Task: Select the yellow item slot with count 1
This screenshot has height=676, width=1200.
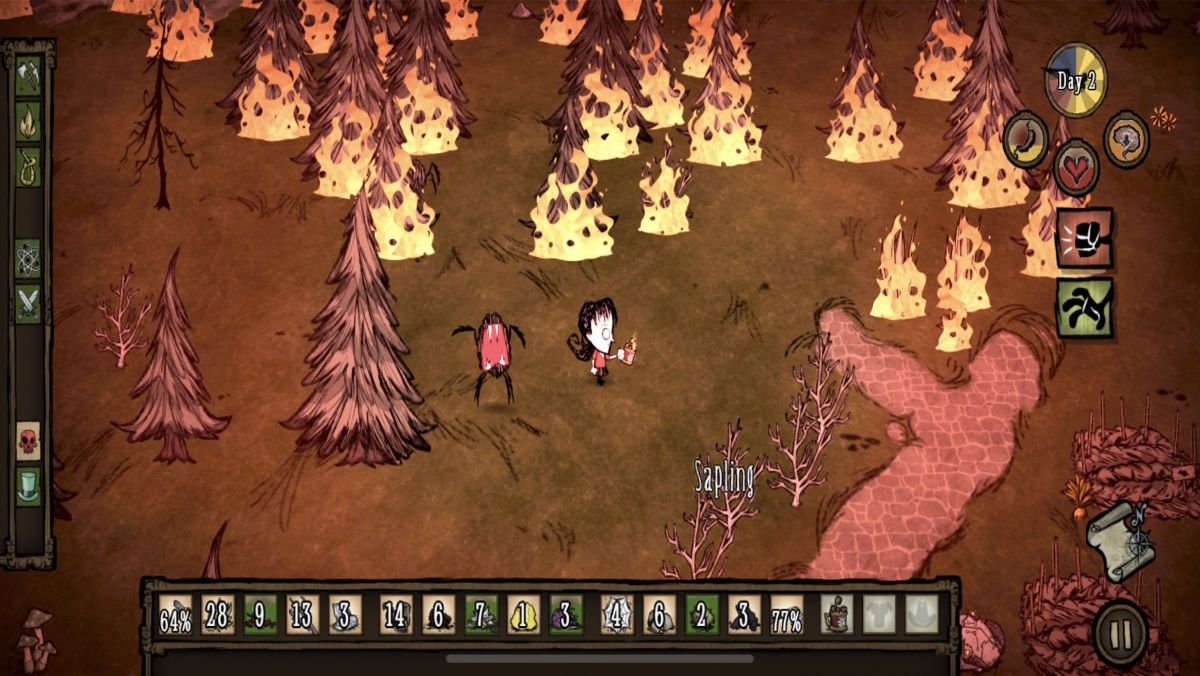Action: click(x=523, y=615)
